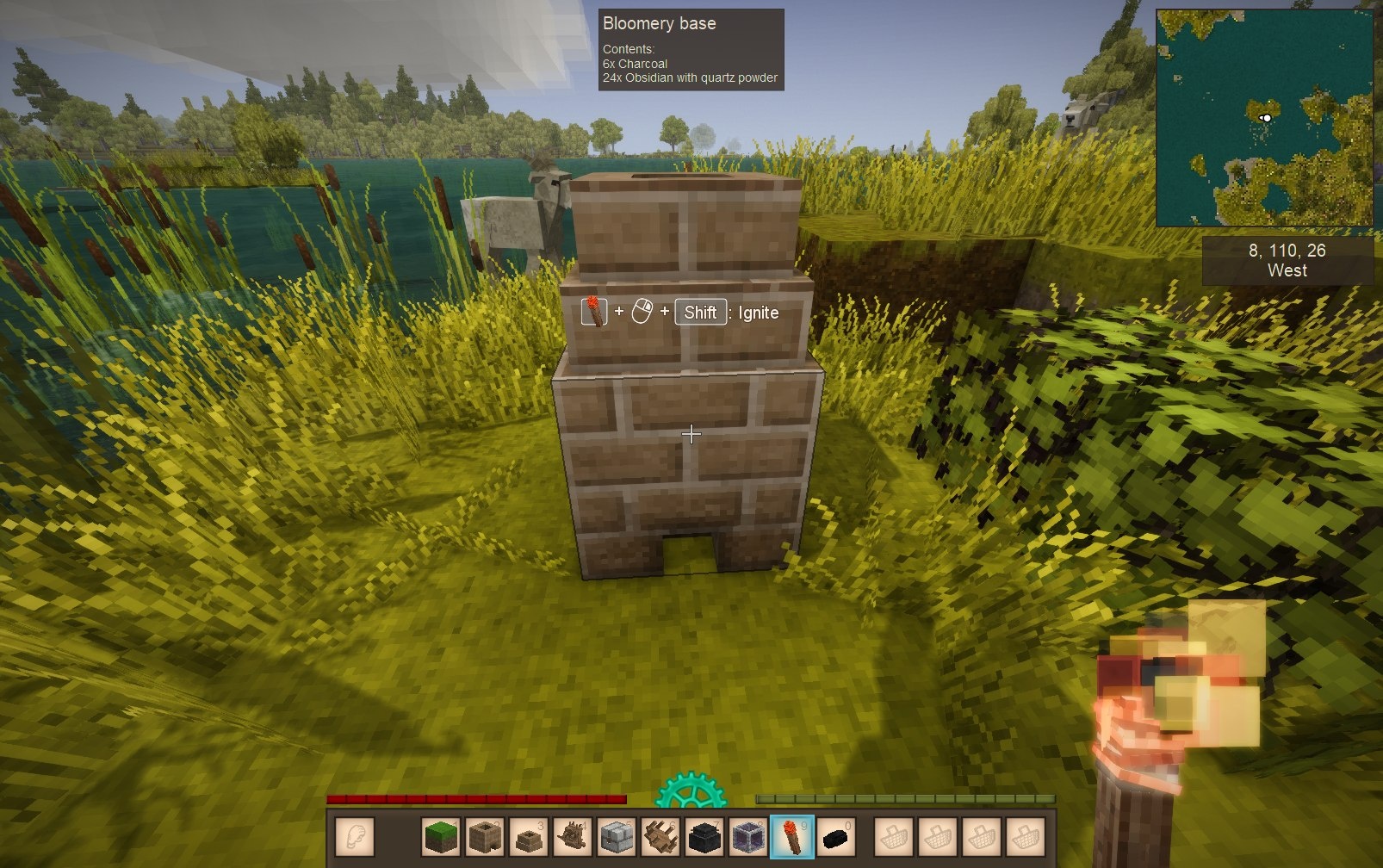Select the stone brick block slot
Image resolution: width=1383 pixels, height=868 pixels.
tap(617, 836)
